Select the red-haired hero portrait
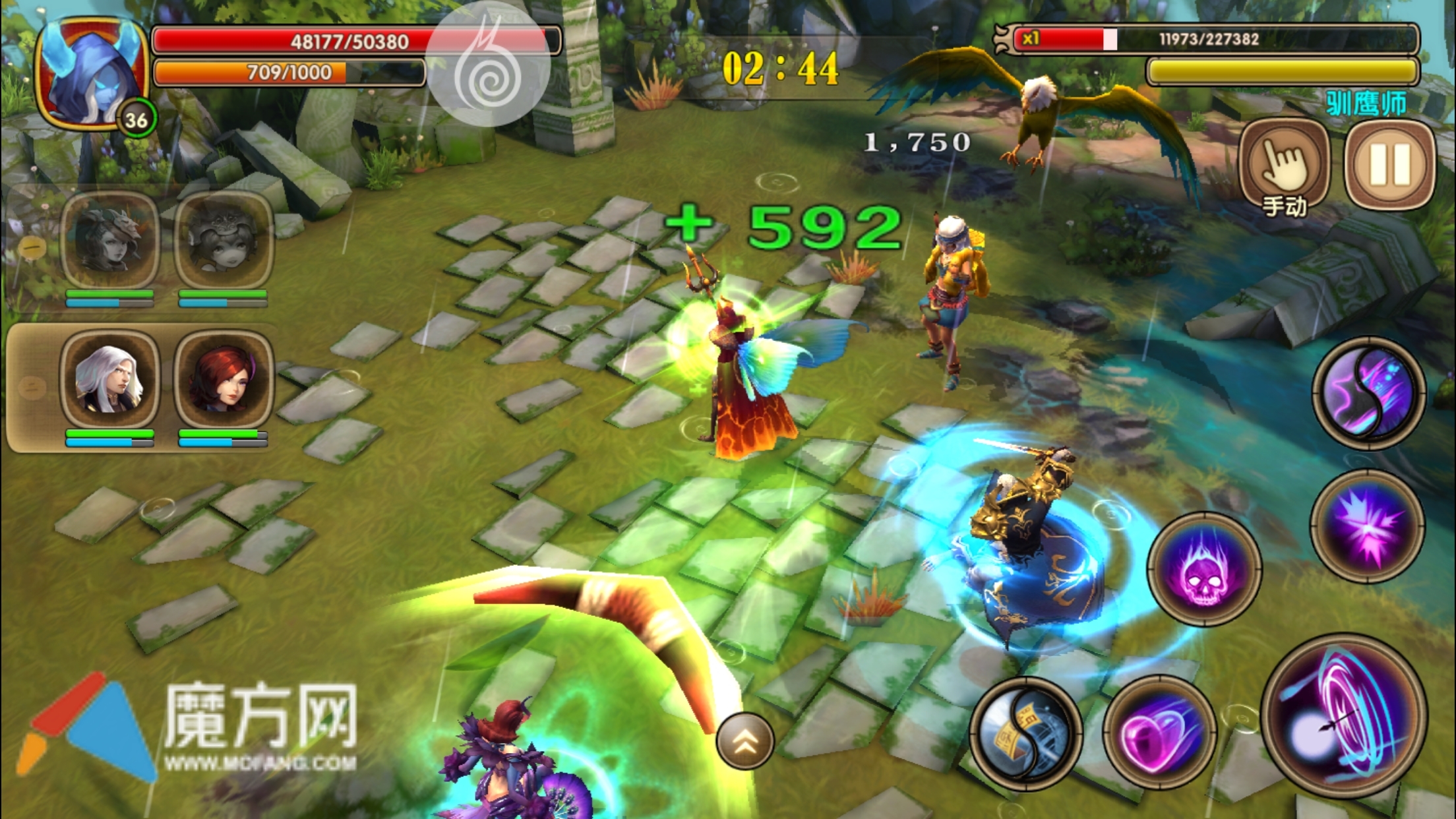The image size is (1456, 819). click(223, 379)
